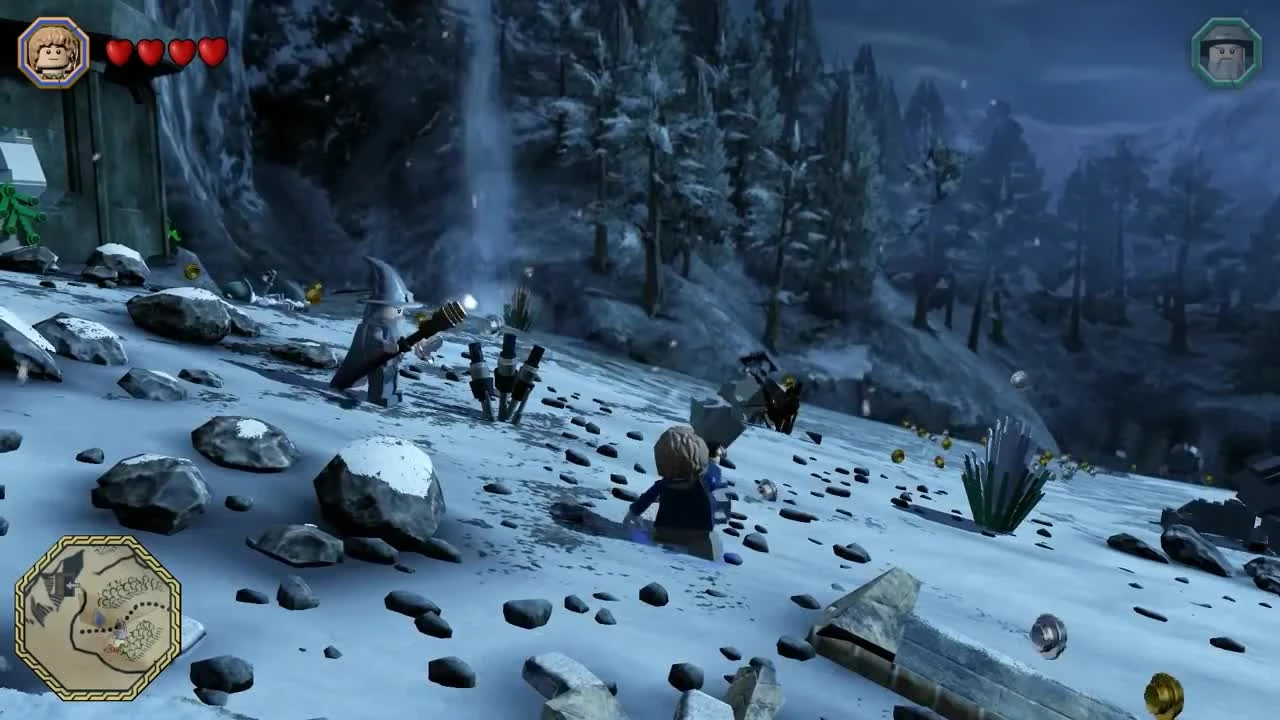Click the white arrow marker on the minimap

(x=73, y=585)
